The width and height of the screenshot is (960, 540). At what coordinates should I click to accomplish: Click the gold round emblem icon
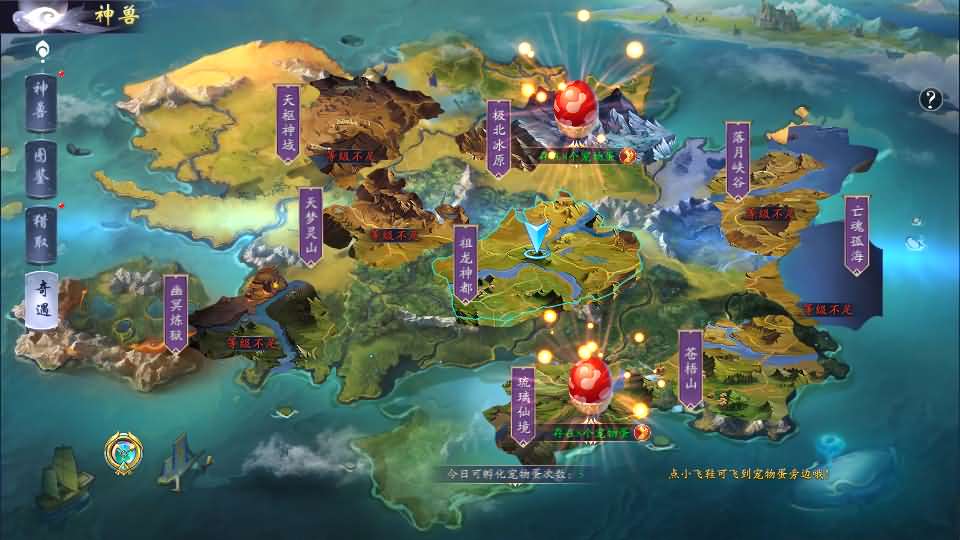[x=125, y=453]
